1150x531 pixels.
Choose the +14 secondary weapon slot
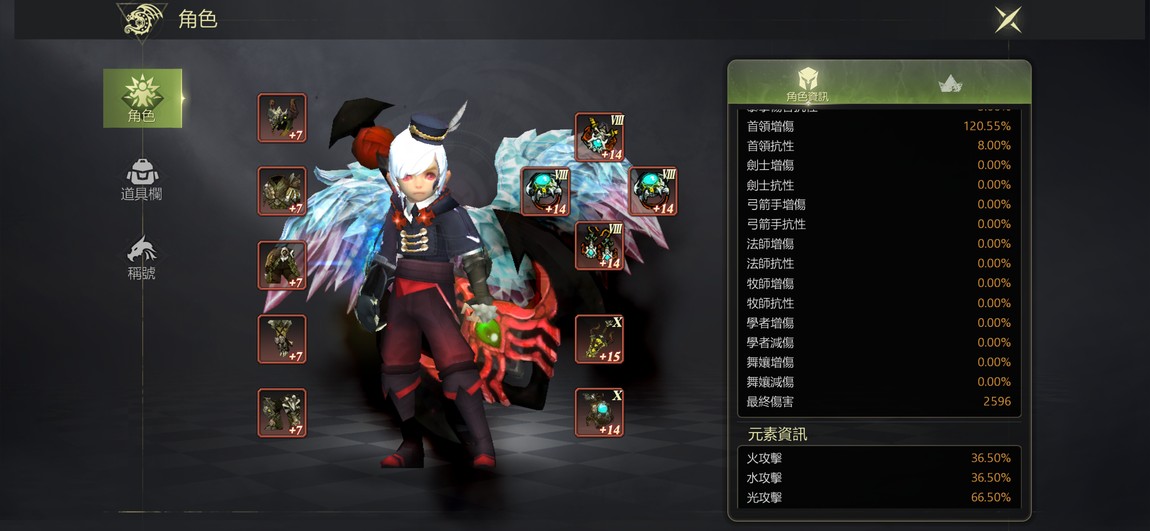(x=599, y=413)
